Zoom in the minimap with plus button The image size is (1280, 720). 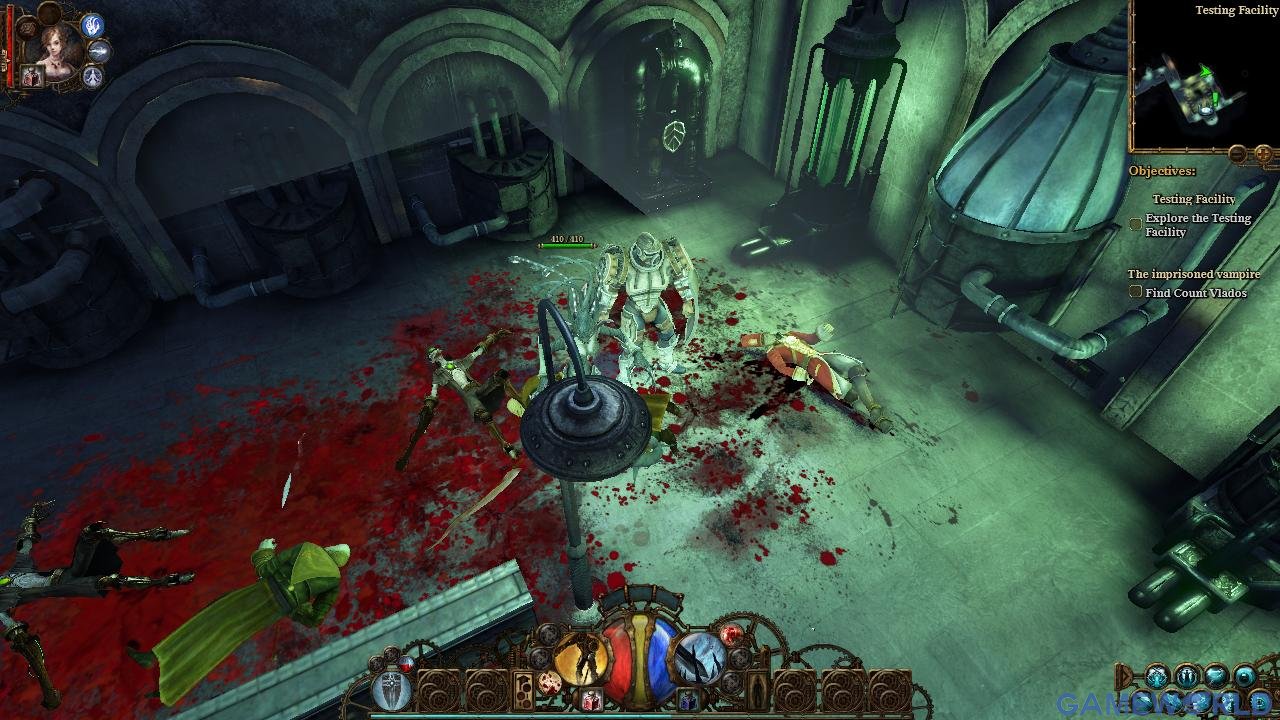1263,154
